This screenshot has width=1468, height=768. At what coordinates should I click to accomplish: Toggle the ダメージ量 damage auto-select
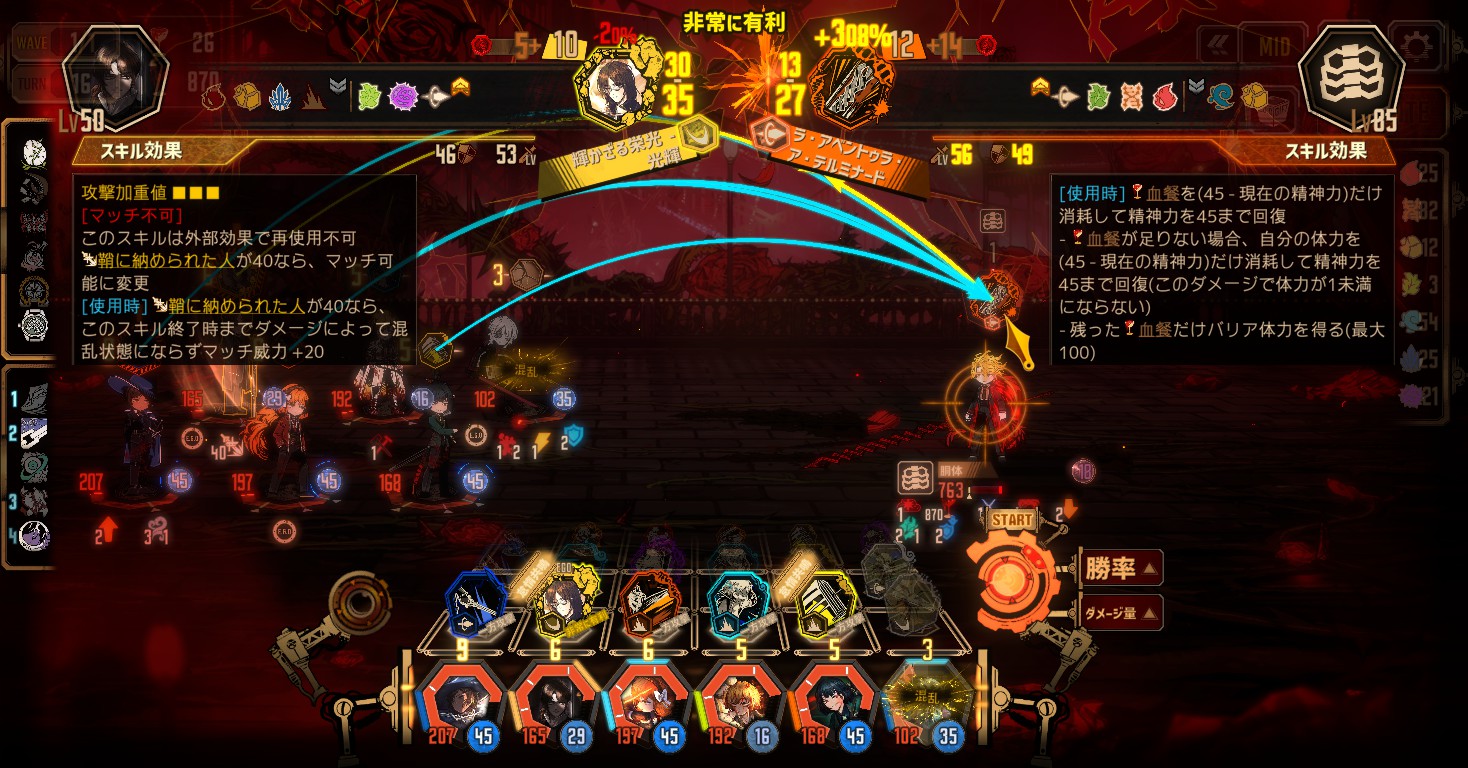(1120, 613)
